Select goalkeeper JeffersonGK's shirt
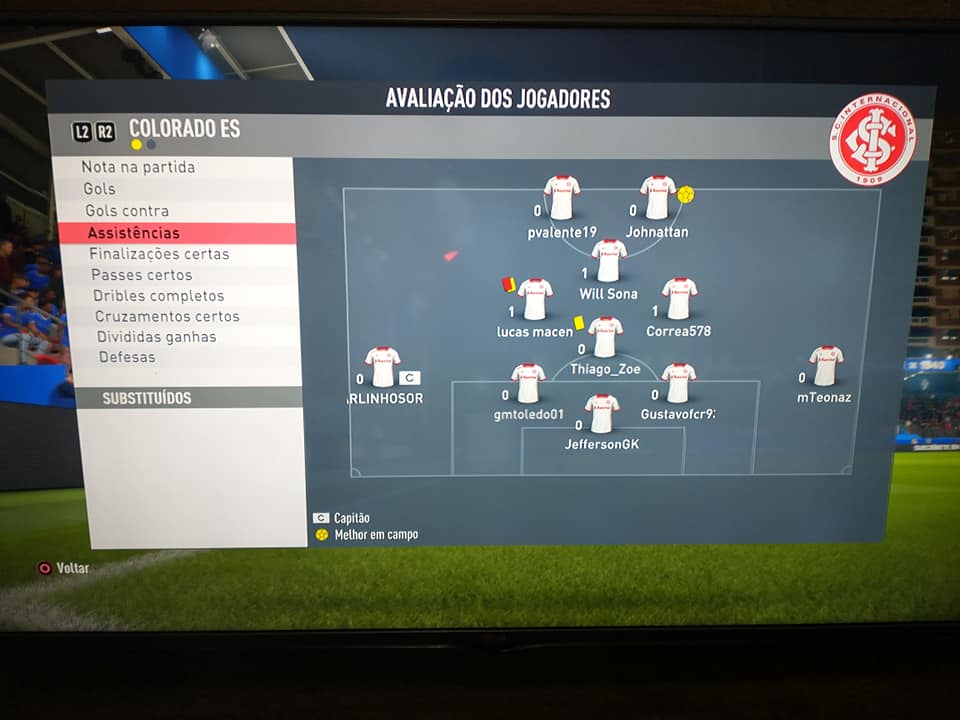The width and height of the screenshot is (960, 720). tap(602, 413)
